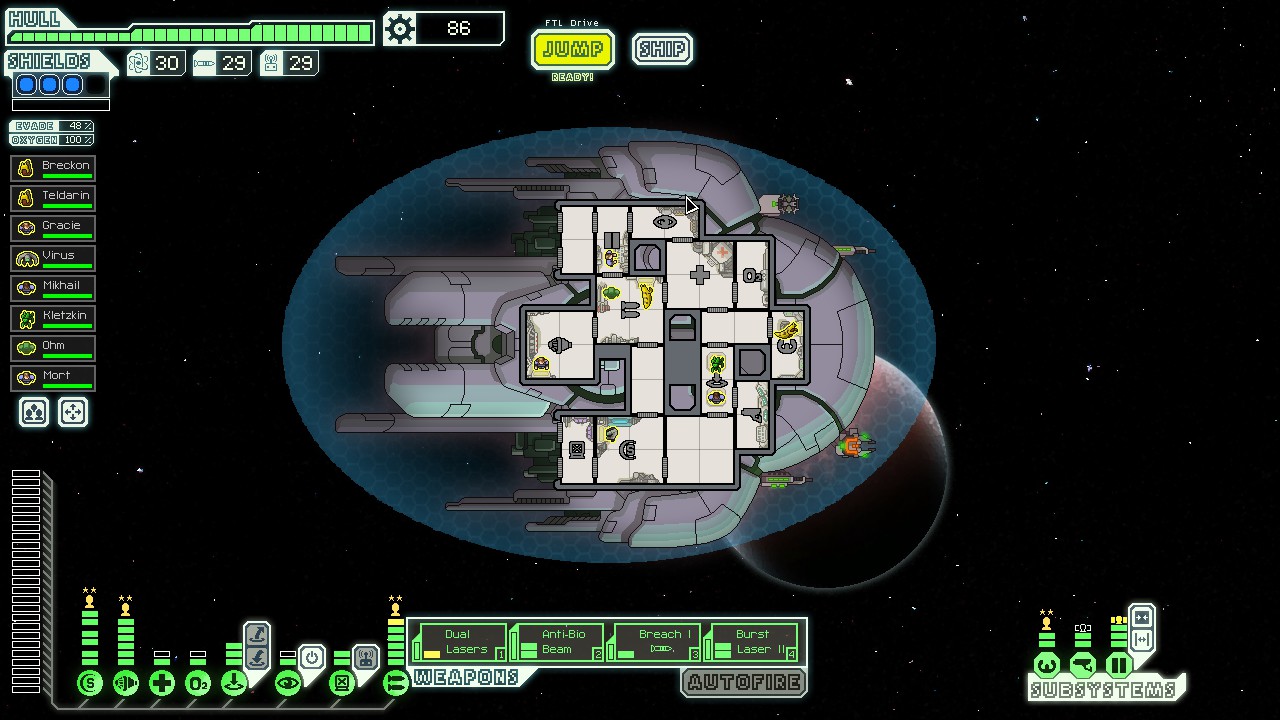The width and height of the screenshot is (1280, 720).
Task: Click the Drone Control system icon
Action: point(341,681)
